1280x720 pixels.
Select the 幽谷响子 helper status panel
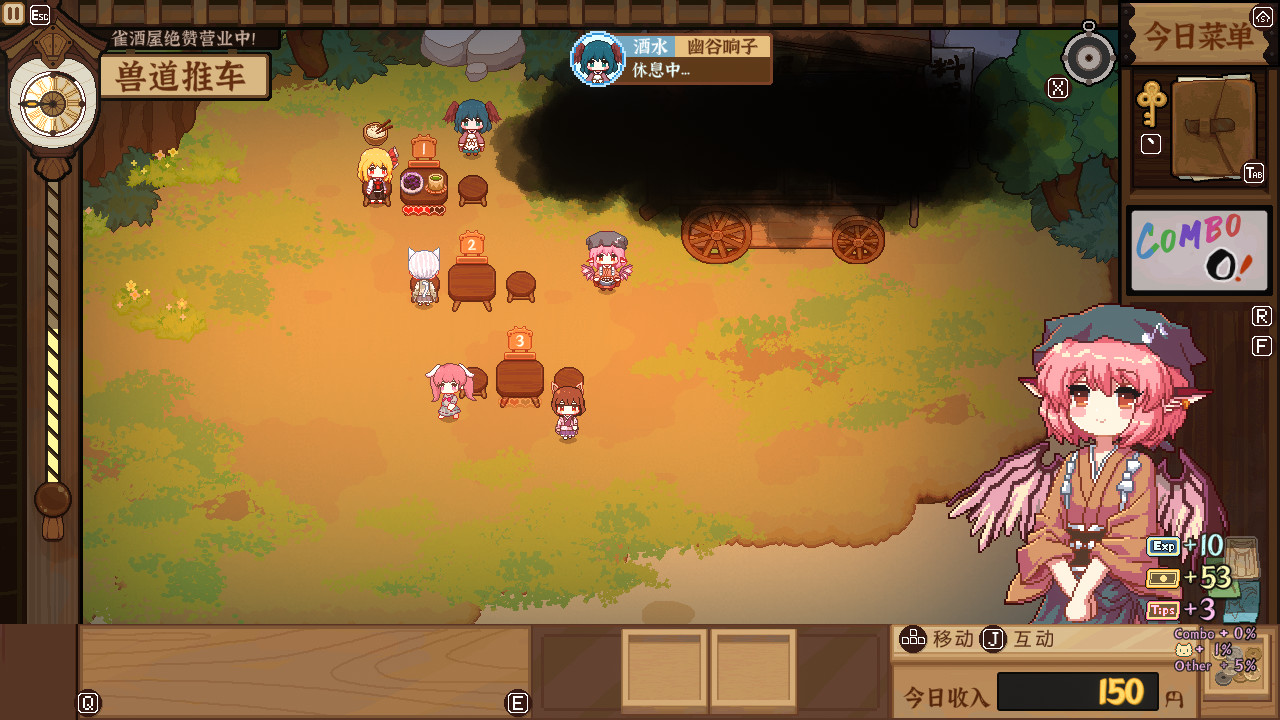tap(671, 59)
